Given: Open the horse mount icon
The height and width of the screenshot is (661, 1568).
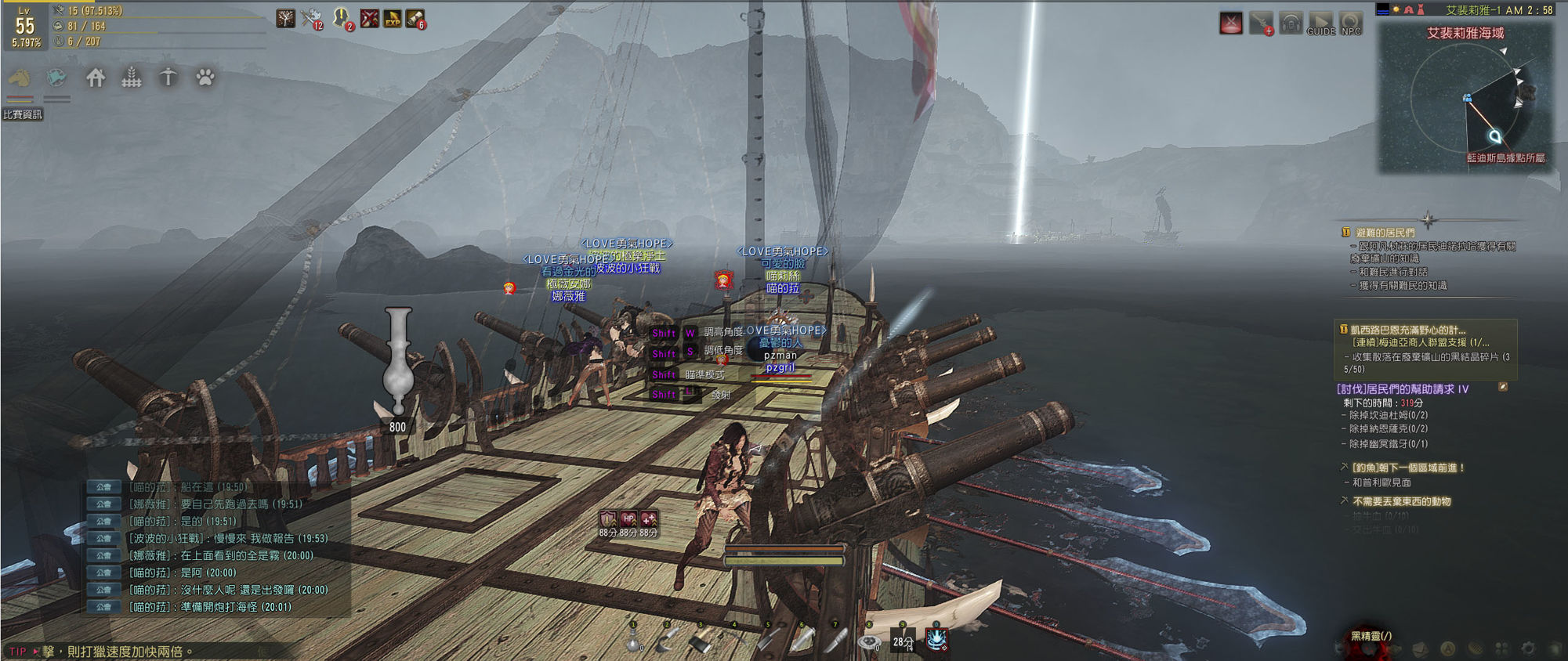Looking at the screenshot, I should 20,78.
